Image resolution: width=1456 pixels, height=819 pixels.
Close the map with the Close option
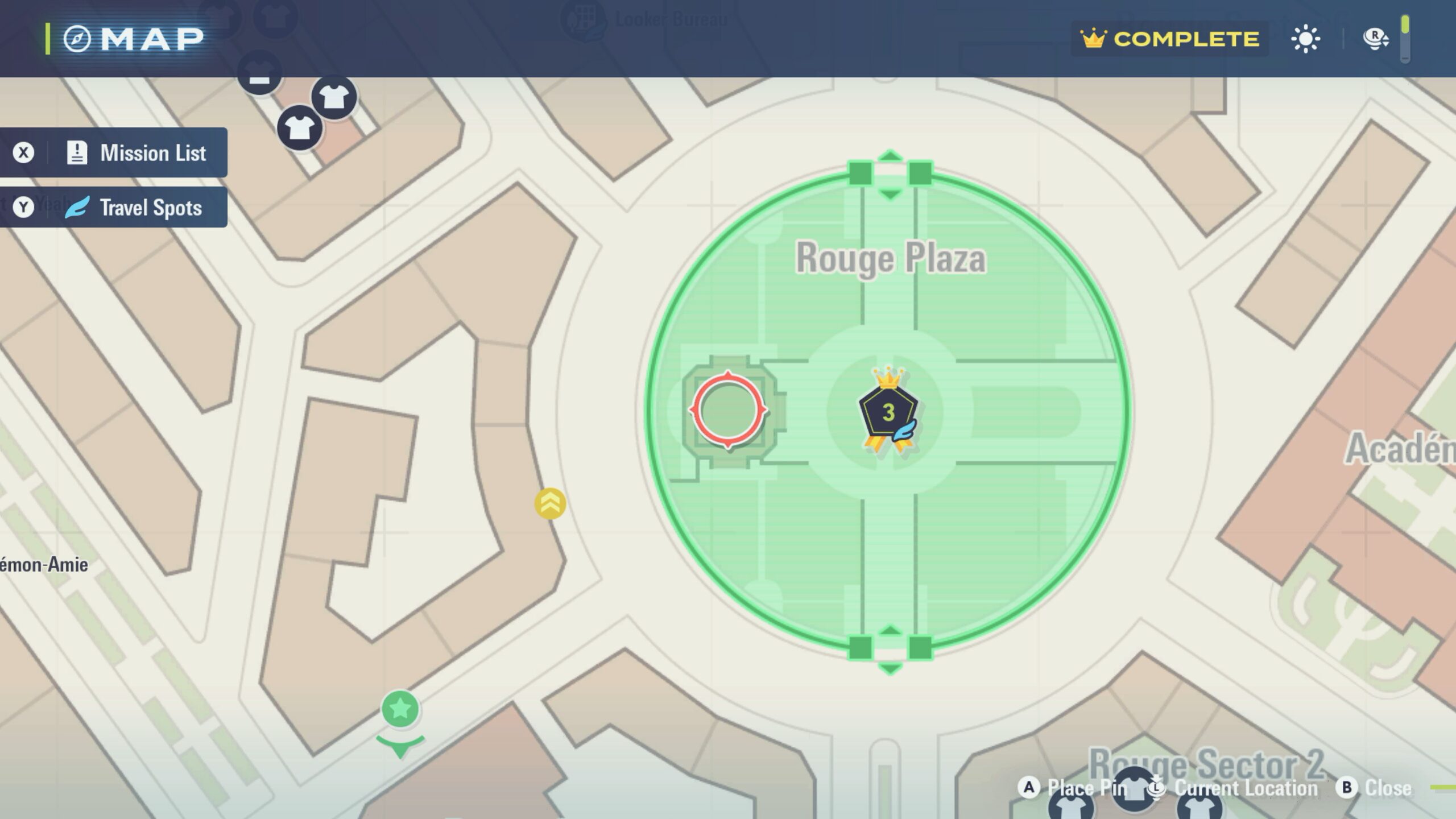click(1376, 788)
